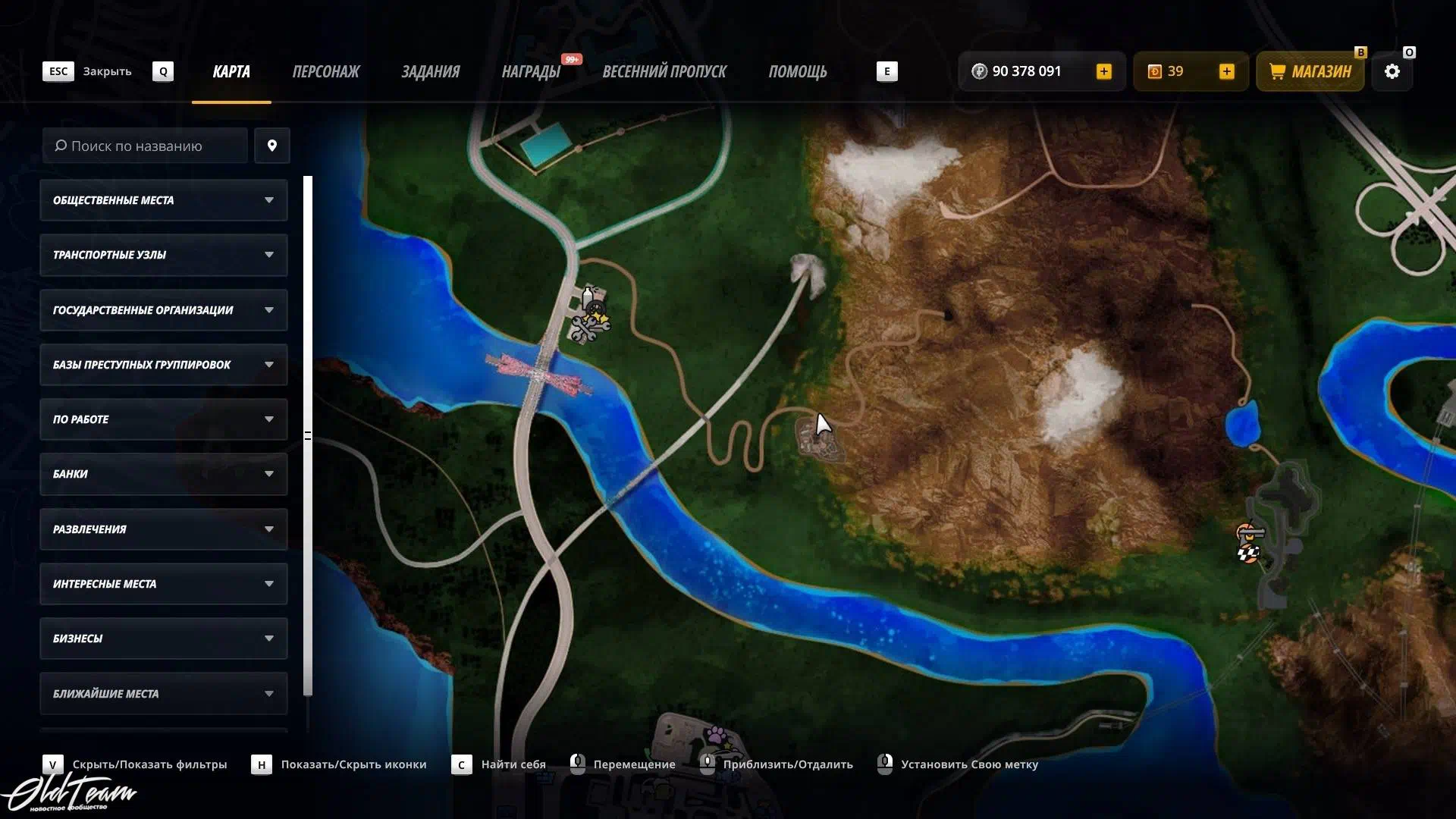Image resolution: width=1456 pixels, height=819 pixels.
Task: Add coins with plus next to 39
Action: 1226,71
